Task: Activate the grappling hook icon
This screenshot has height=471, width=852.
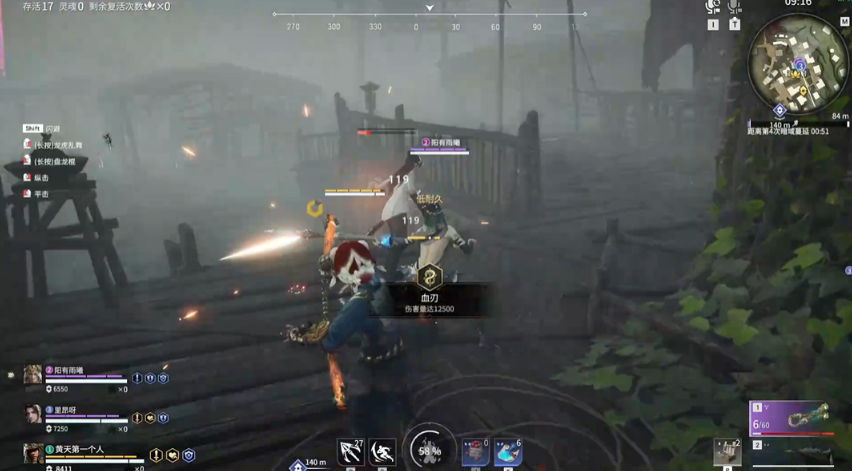Action: (350, 452)
